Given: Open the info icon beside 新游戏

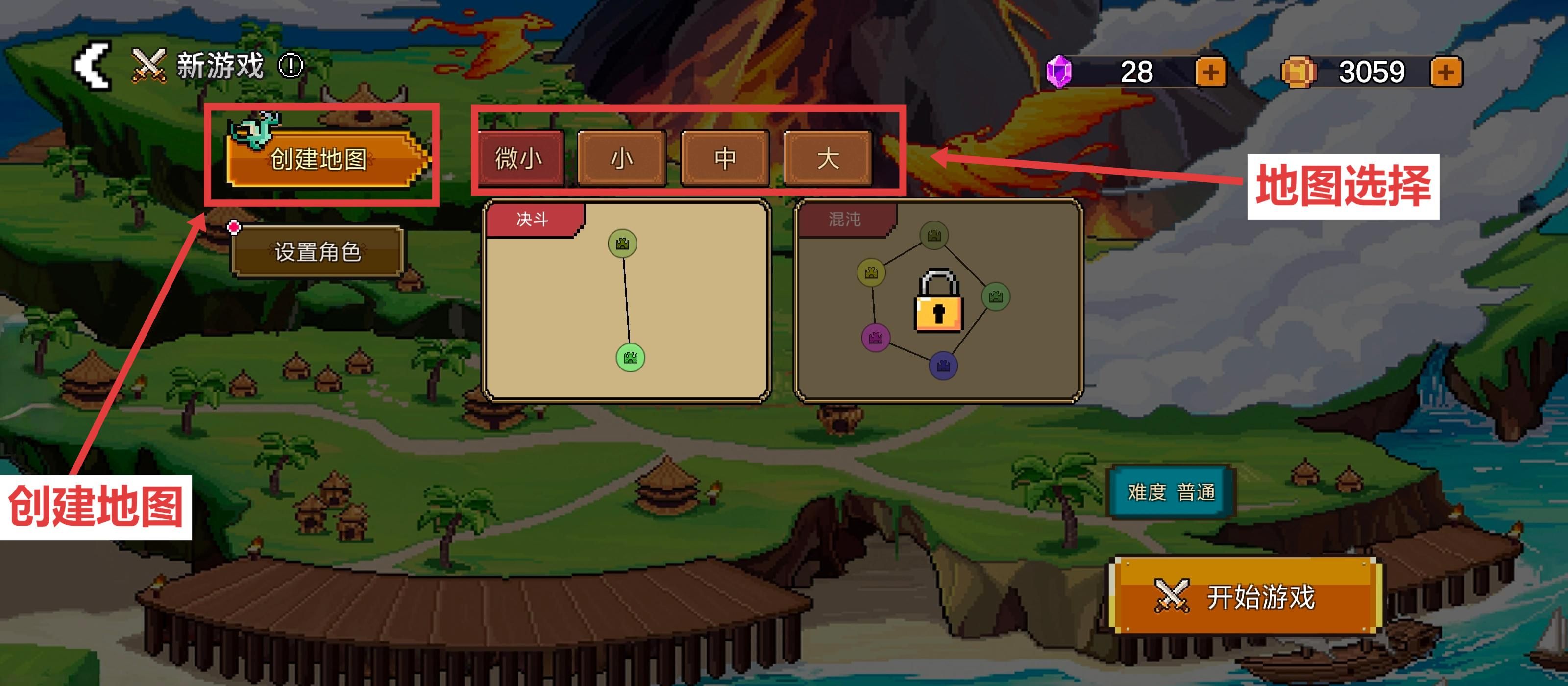Looking at the screenshot, I should point(291,66).
